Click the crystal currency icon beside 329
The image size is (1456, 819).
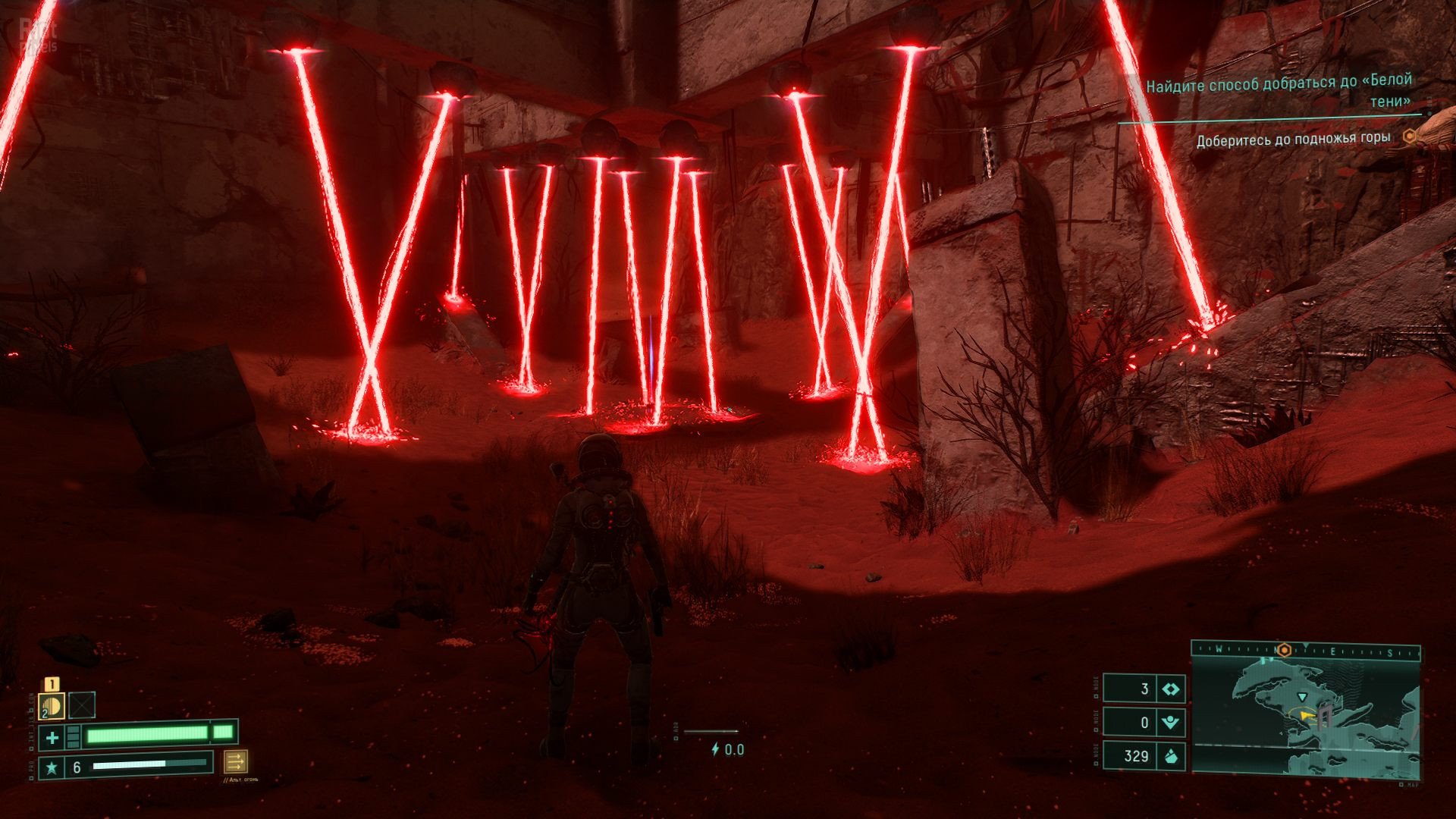click(x=1171, y=756)
